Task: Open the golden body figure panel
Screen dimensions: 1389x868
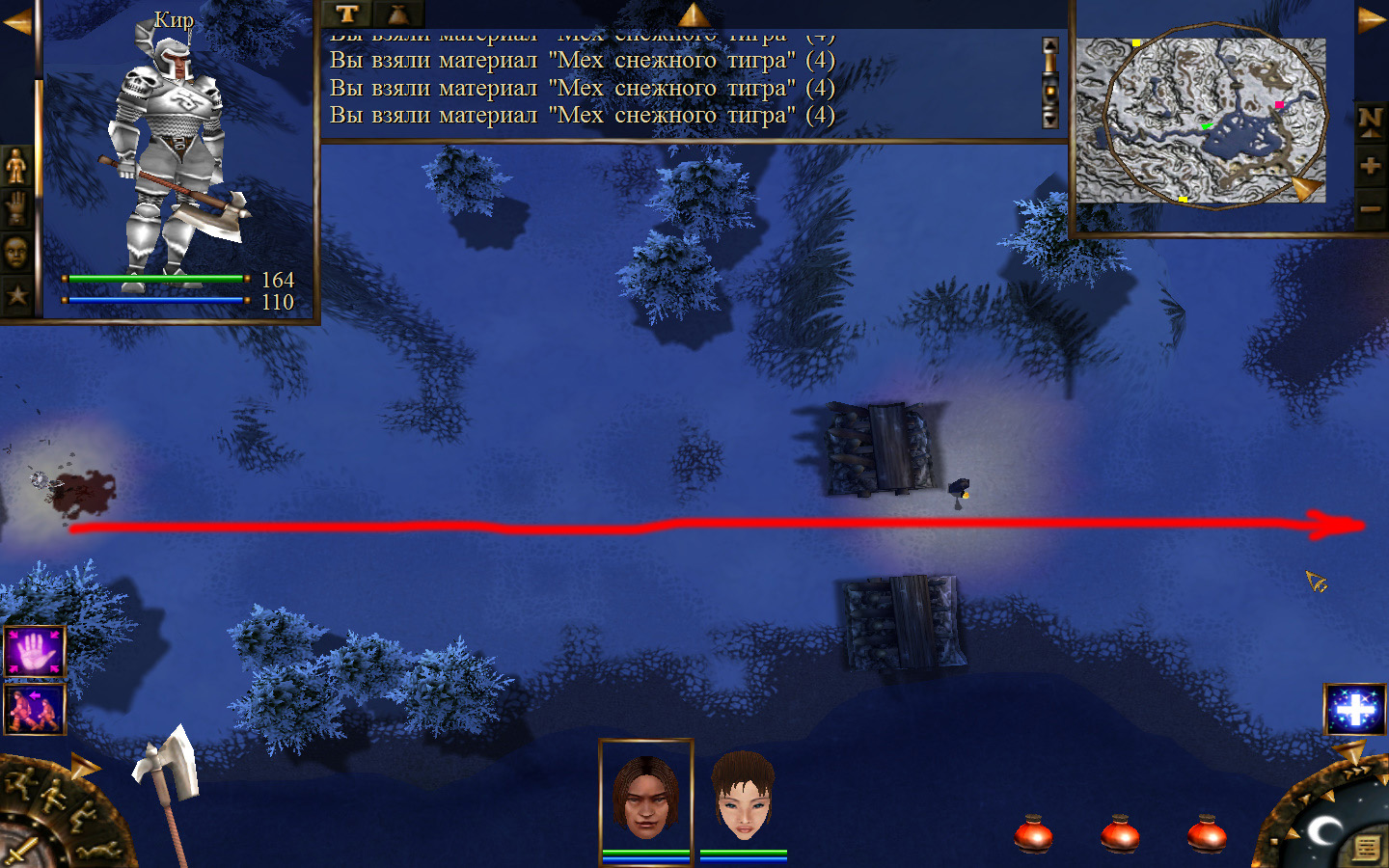Action: [16, 166]
